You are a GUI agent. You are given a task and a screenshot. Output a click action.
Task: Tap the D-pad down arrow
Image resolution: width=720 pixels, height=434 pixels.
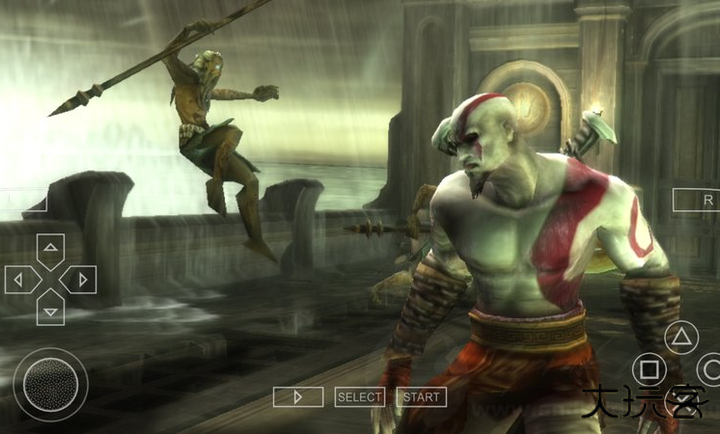pos(50,309)
